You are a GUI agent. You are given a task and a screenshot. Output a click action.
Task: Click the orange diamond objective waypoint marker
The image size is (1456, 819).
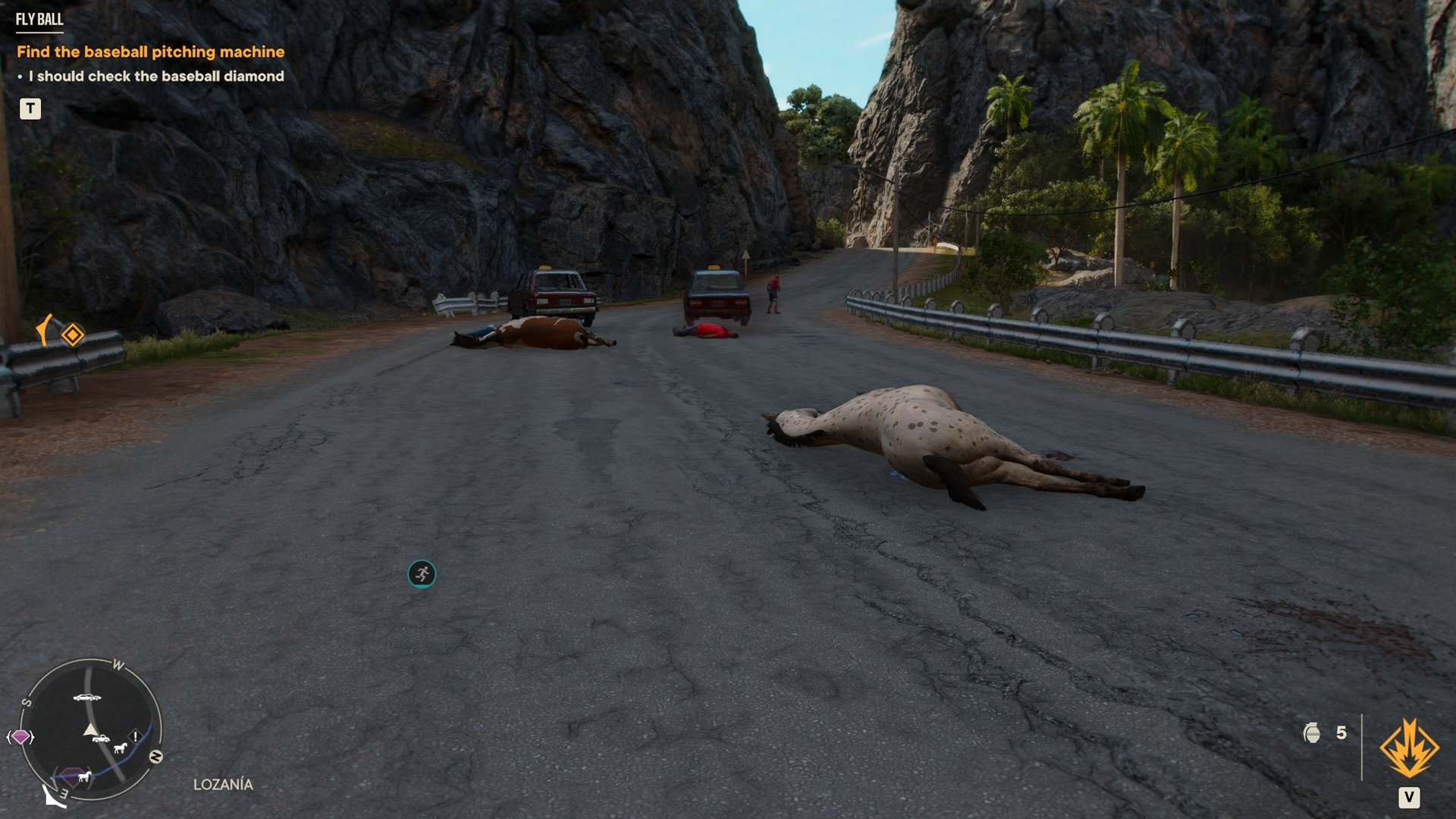(x=73, y=334)
